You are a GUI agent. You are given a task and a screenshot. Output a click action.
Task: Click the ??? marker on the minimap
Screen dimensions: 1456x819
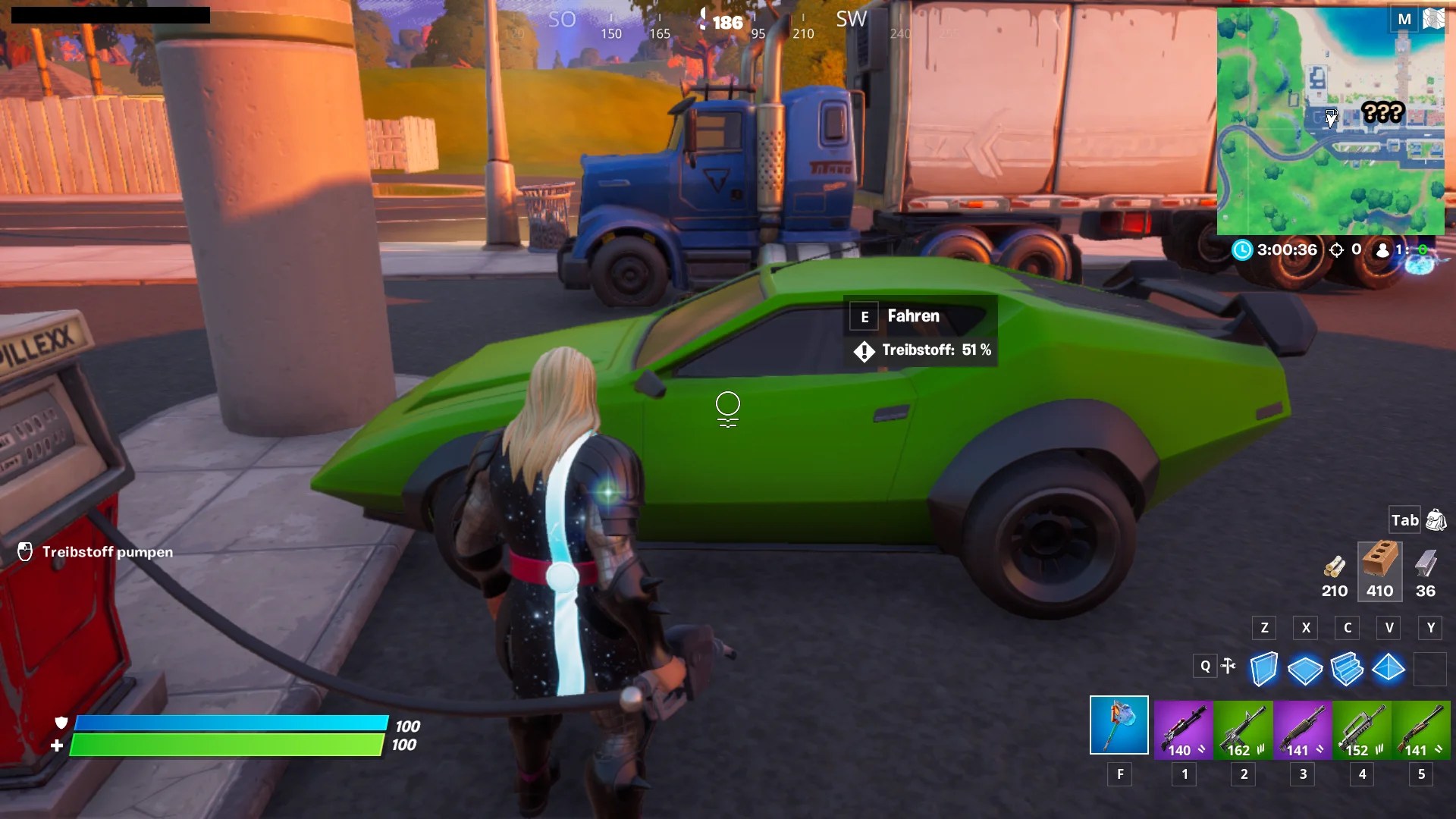click(x=1384, y=111)
